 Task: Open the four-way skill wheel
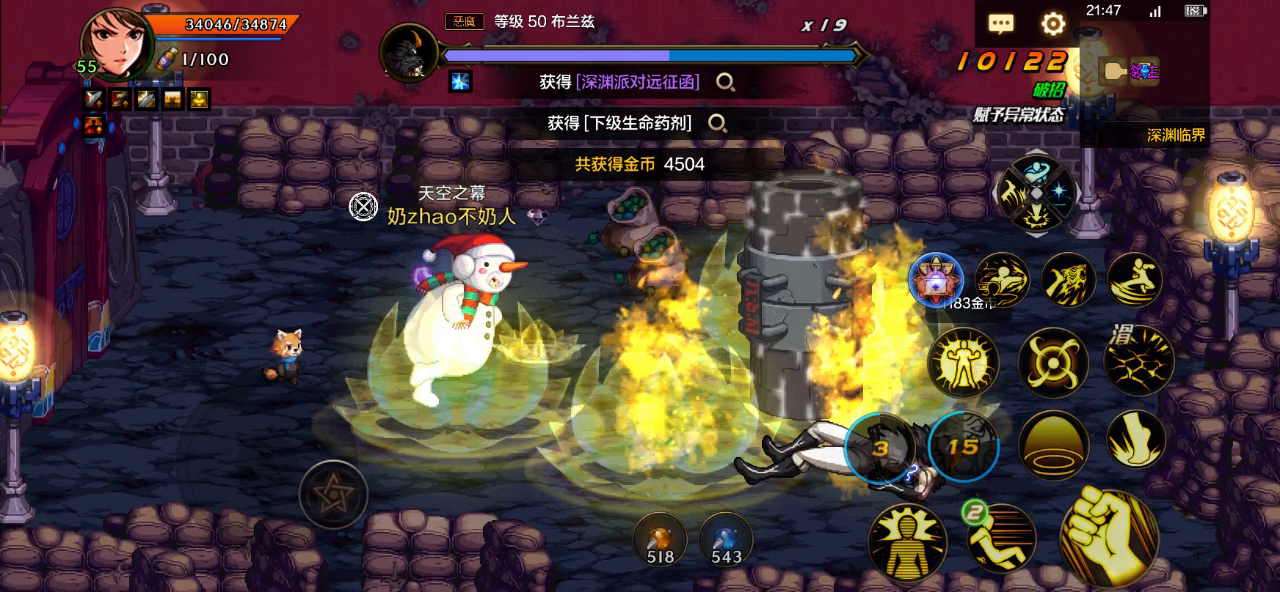(x=1036, y=194)
